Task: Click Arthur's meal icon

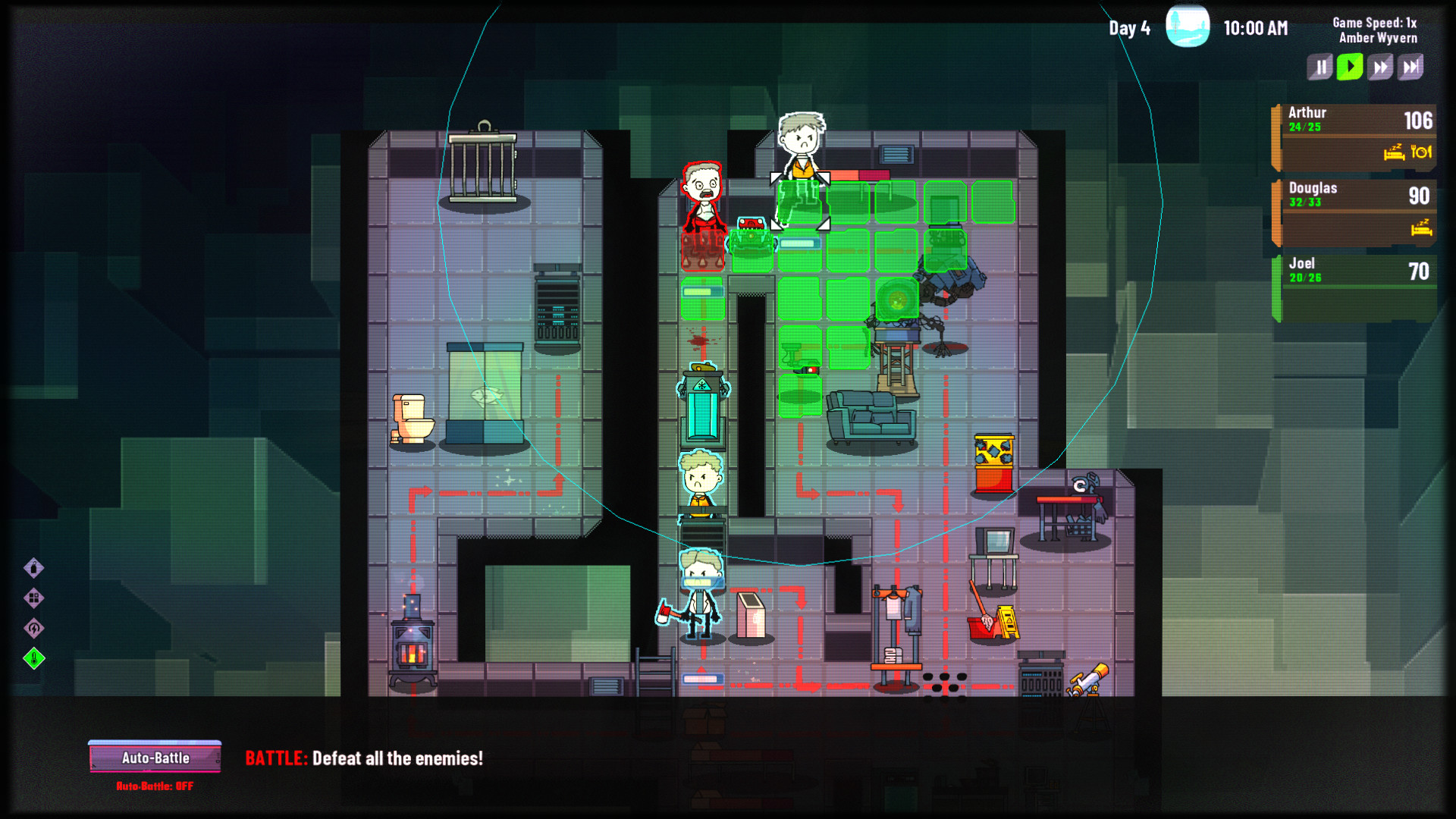Action: (x=1421, y=153)
